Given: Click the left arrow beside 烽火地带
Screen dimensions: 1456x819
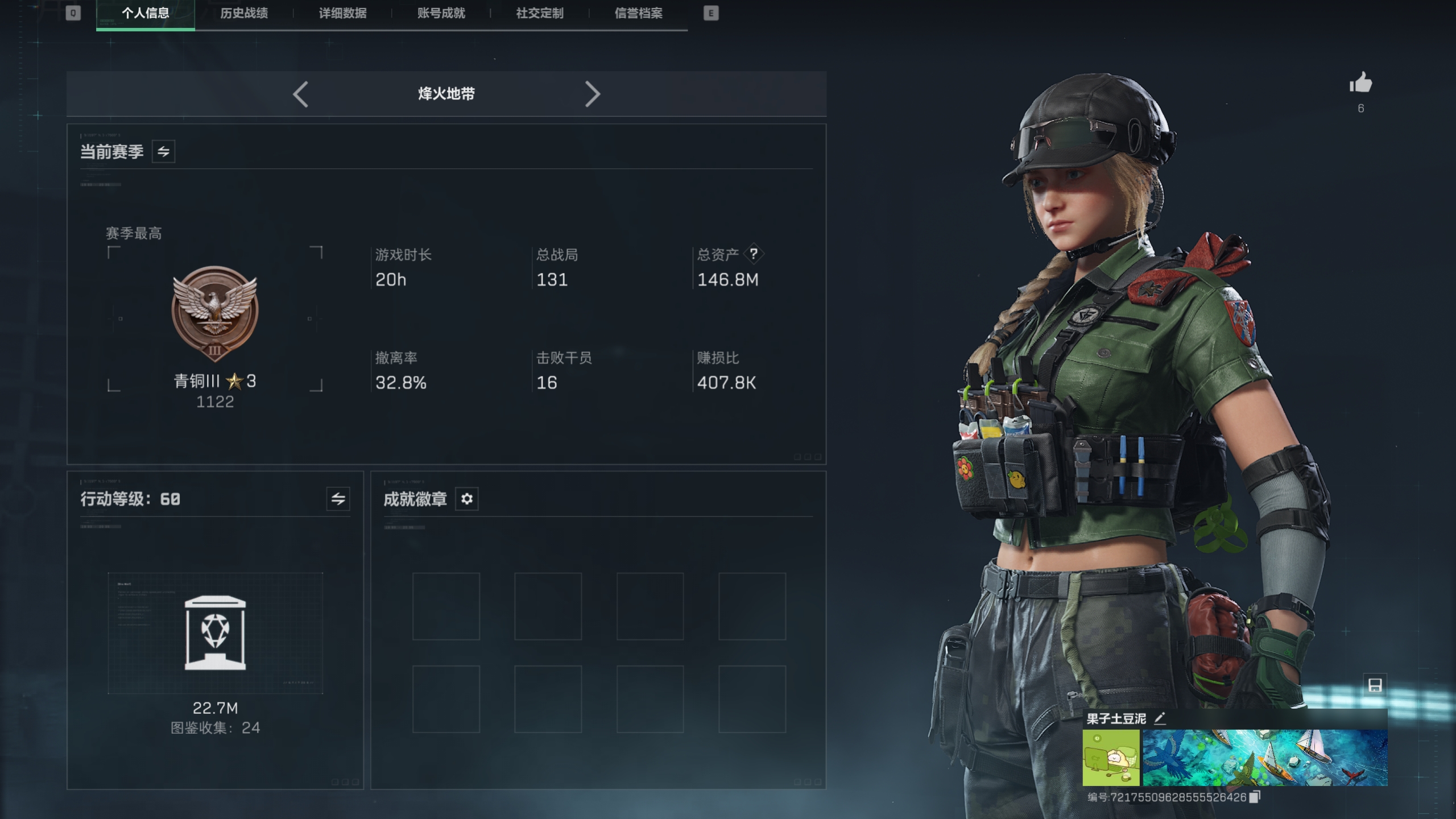Looking at the screenshot, I should (x=301, y=94).
